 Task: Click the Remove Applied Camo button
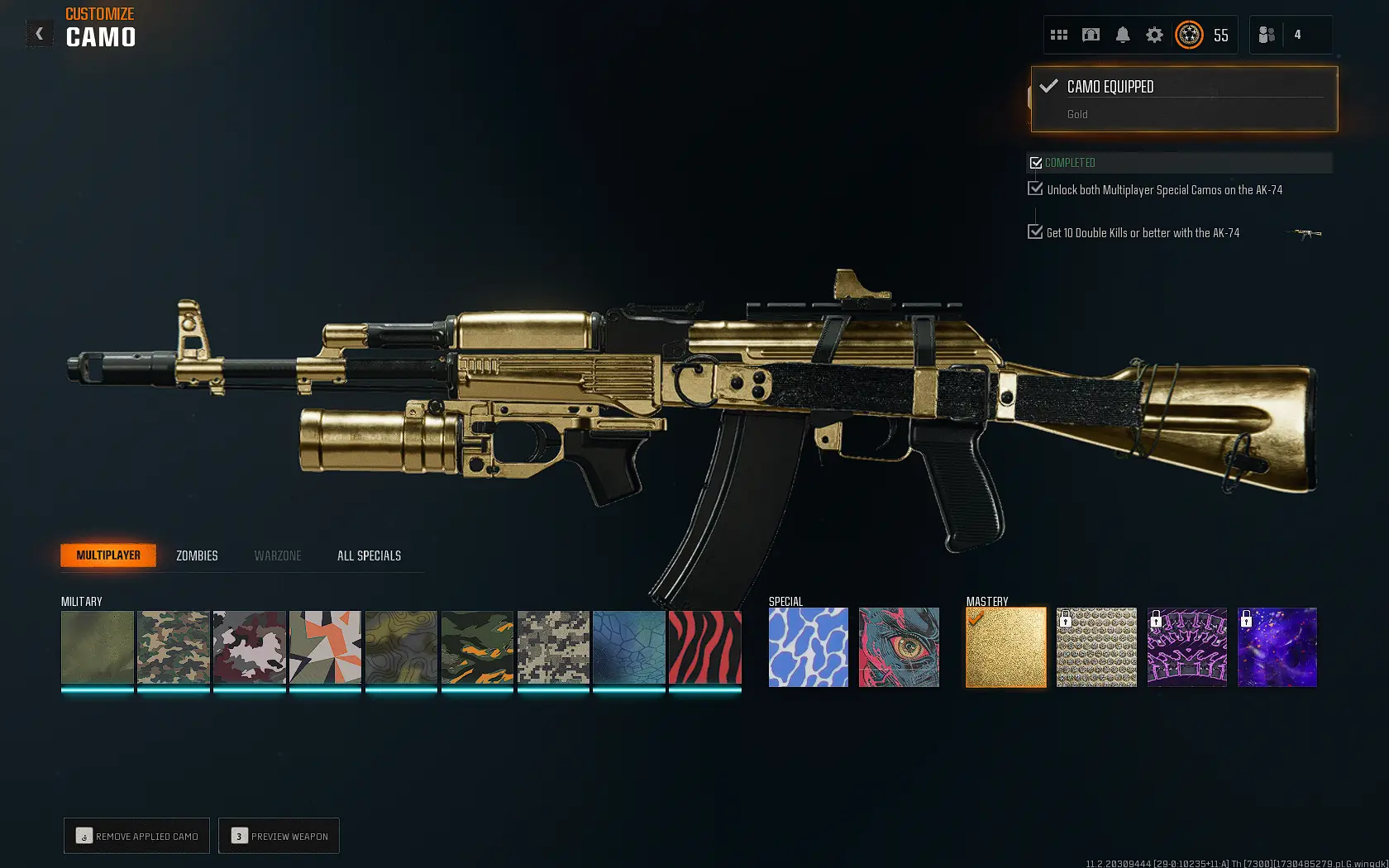pyautogui.click(x=136, y=836)
